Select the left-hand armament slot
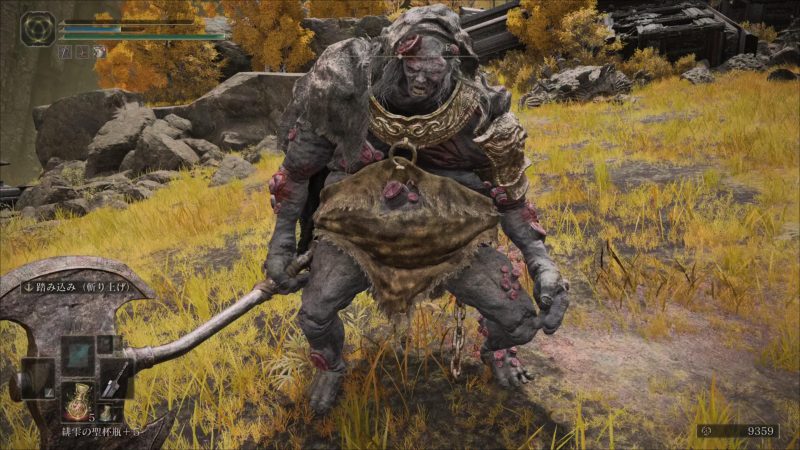Image resolution: width=800 pixels, height=450 pixels. pos(37,378)
